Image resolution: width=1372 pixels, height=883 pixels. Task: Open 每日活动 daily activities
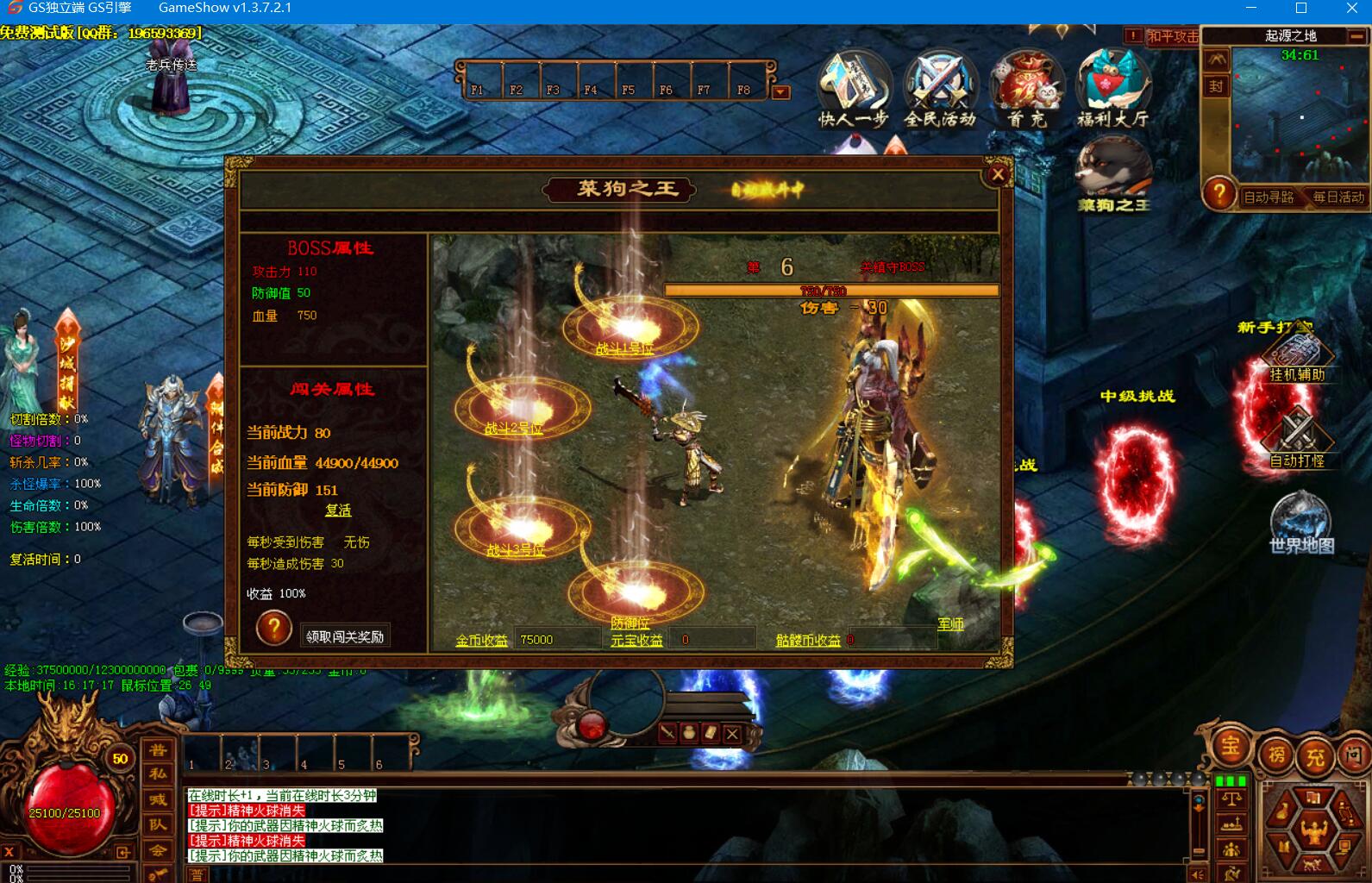(x=1338, y=197)
